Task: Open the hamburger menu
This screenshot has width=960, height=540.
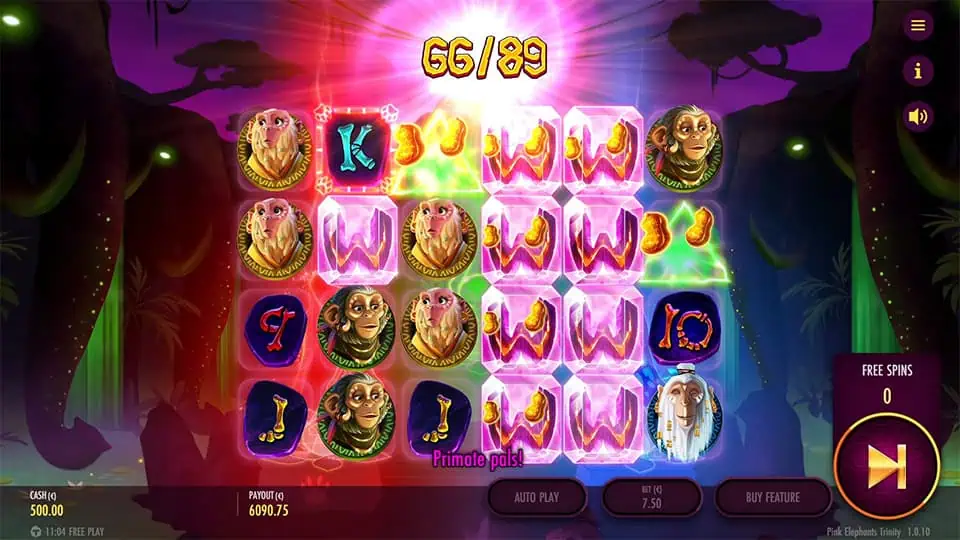Action: (x=917, y=26)
